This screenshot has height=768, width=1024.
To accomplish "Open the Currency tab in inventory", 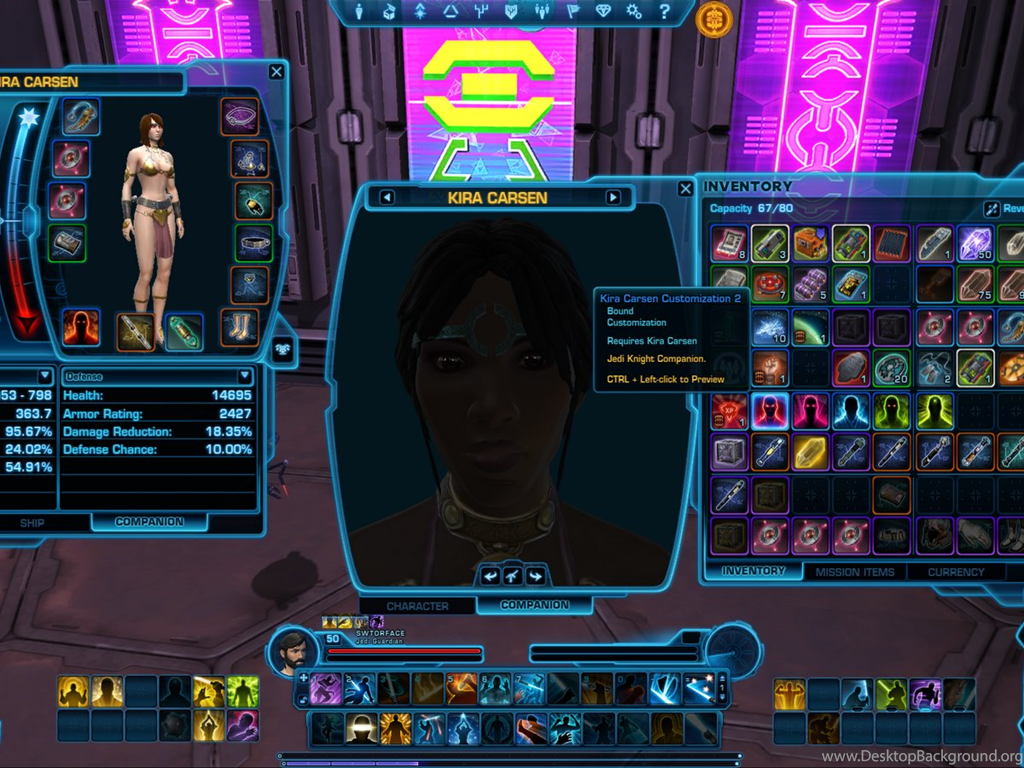I will (x=956, y=572).
